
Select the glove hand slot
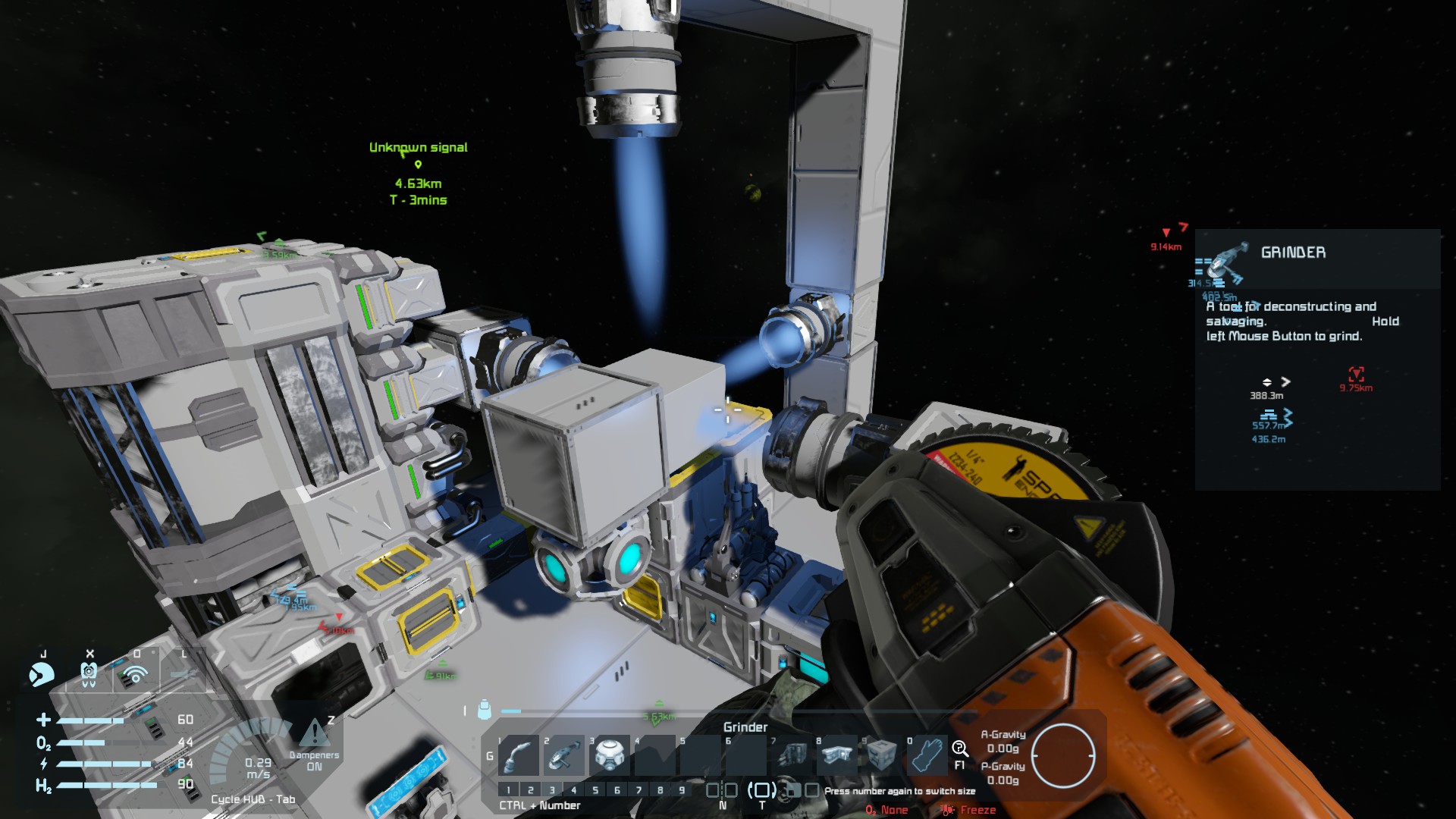pos(927,756)
